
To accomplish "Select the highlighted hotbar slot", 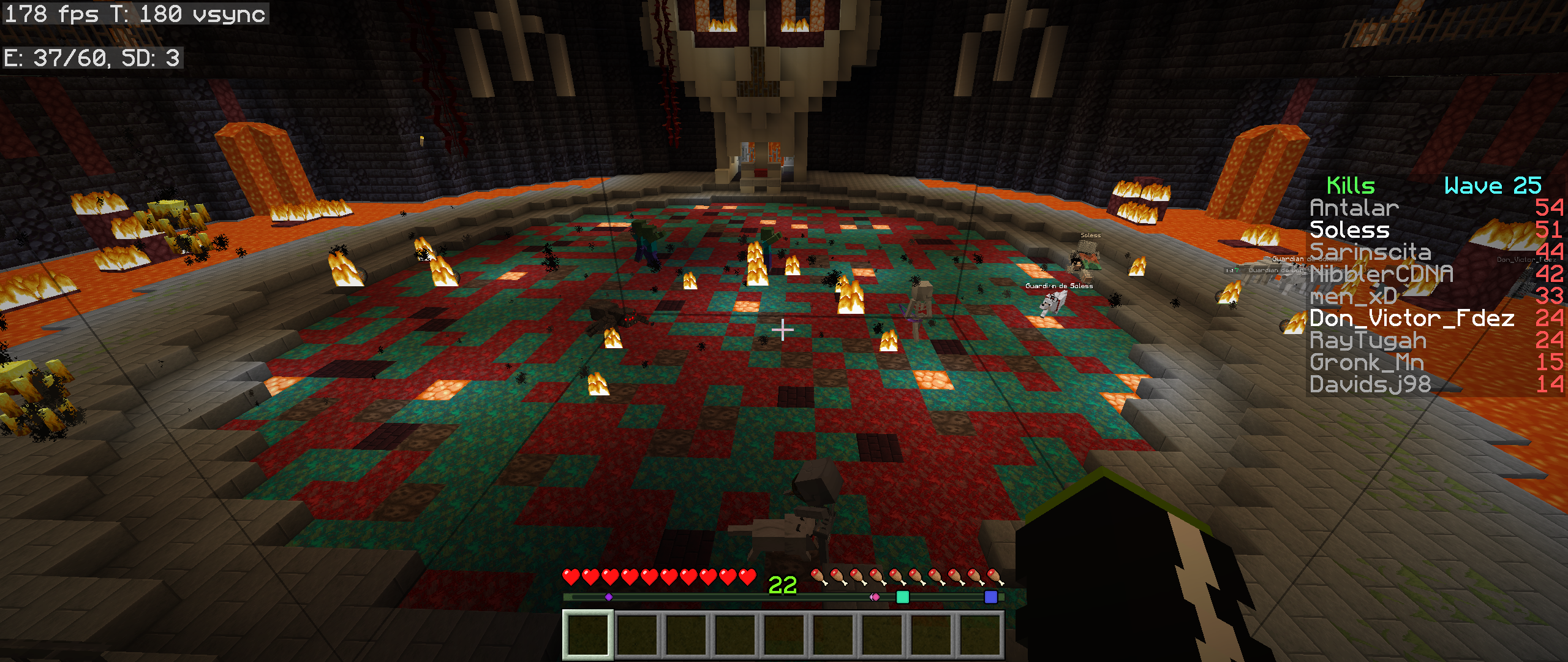I will [x=588, y=634].
